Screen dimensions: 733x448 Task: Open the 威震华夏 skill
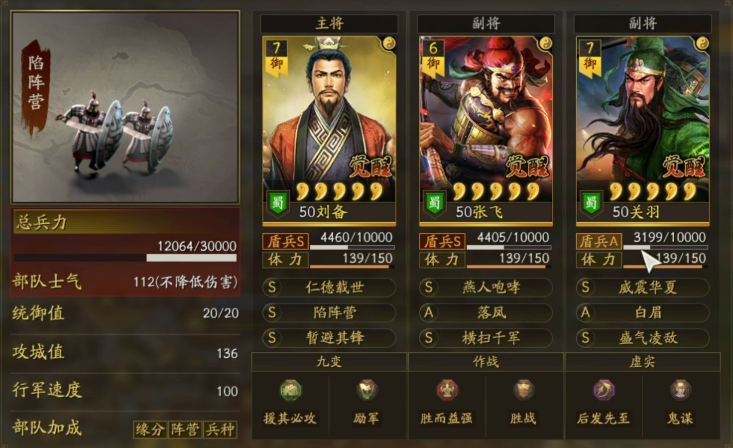[x=643, y=287]
